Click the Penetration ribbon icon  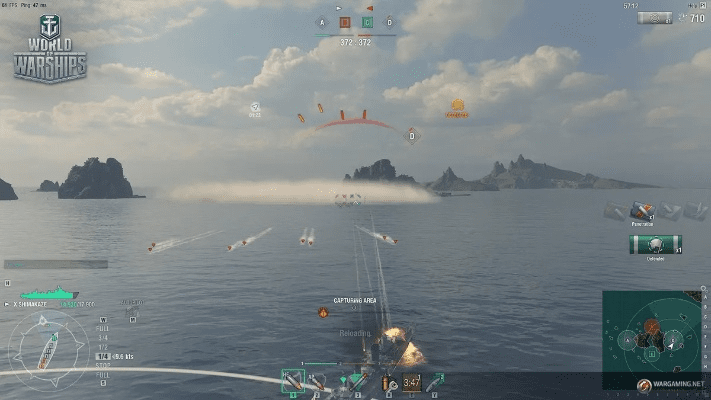click(642, 211)
